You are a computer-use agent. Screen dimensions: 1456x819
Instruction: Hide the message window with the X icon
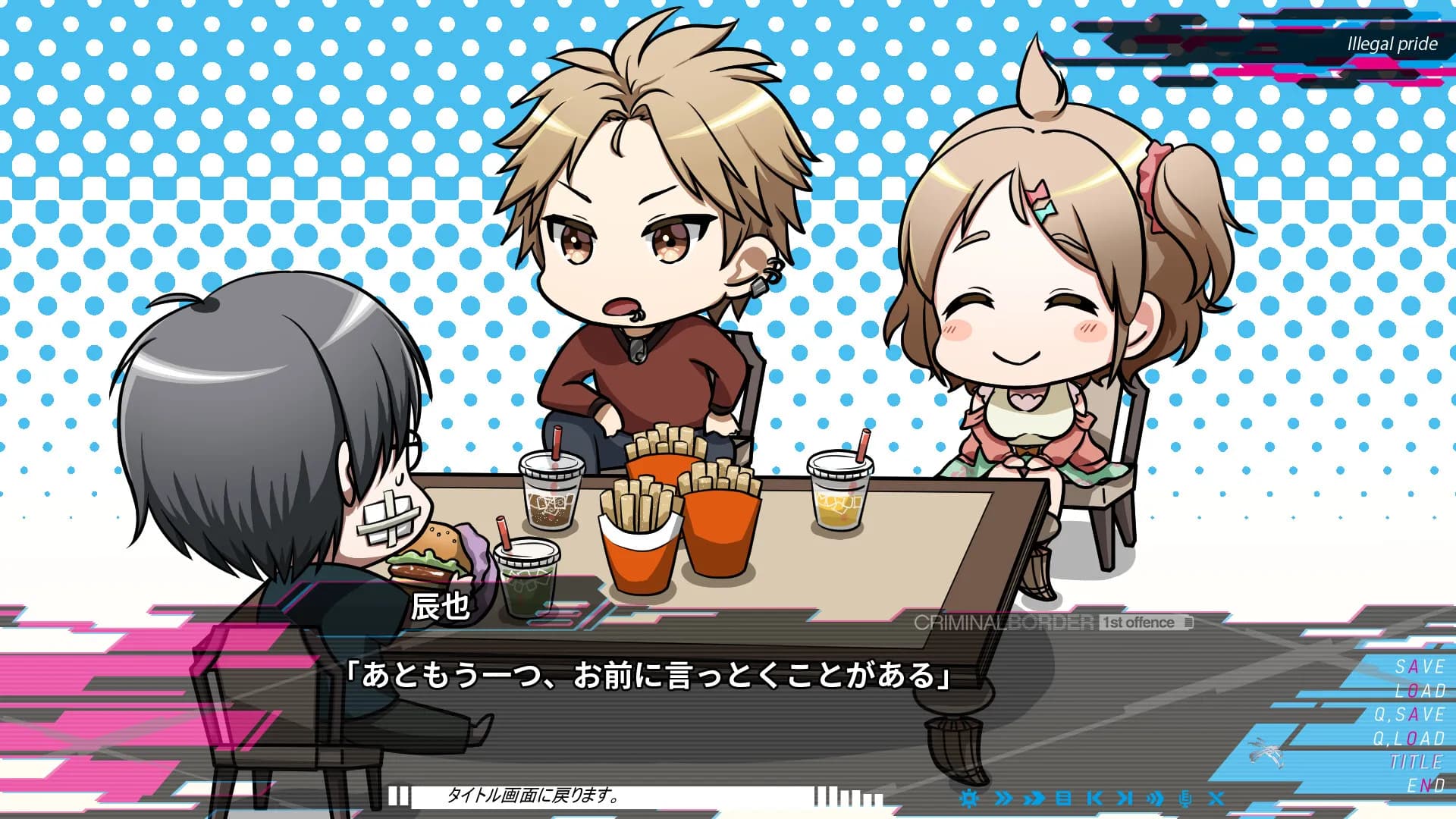coord(1216,799)
